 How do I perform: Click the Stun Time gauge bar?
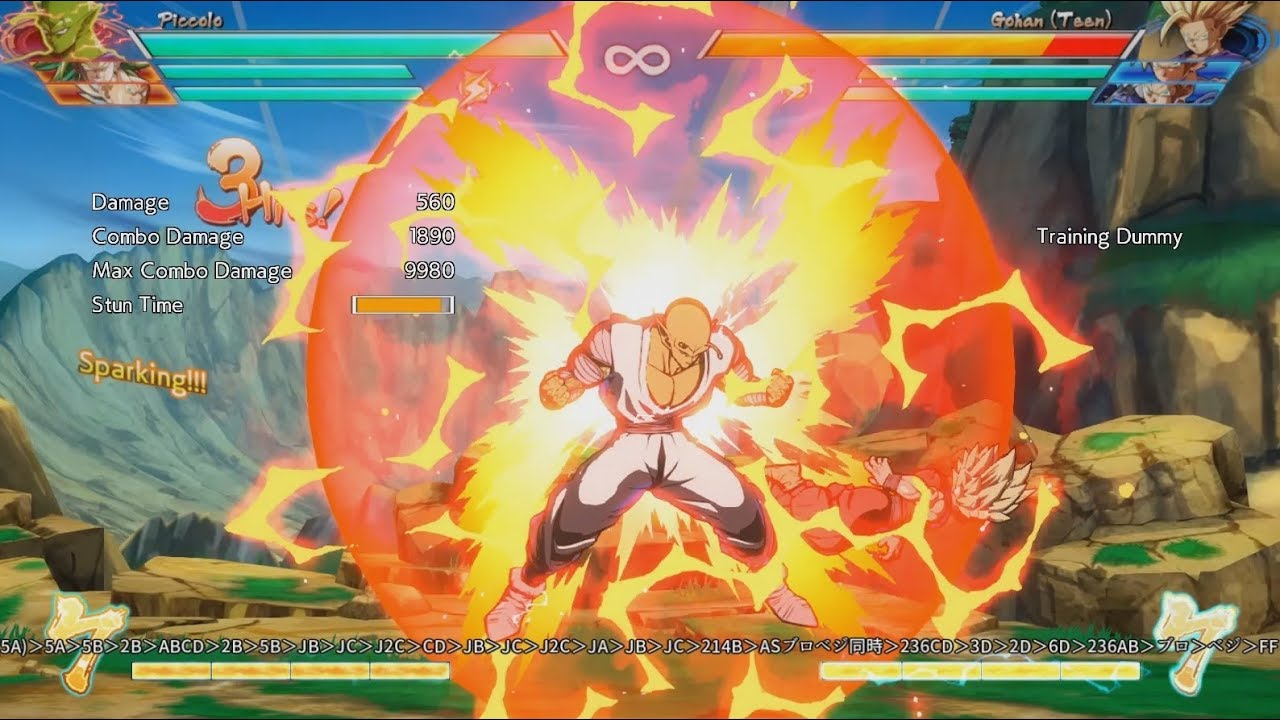[402, 304]
